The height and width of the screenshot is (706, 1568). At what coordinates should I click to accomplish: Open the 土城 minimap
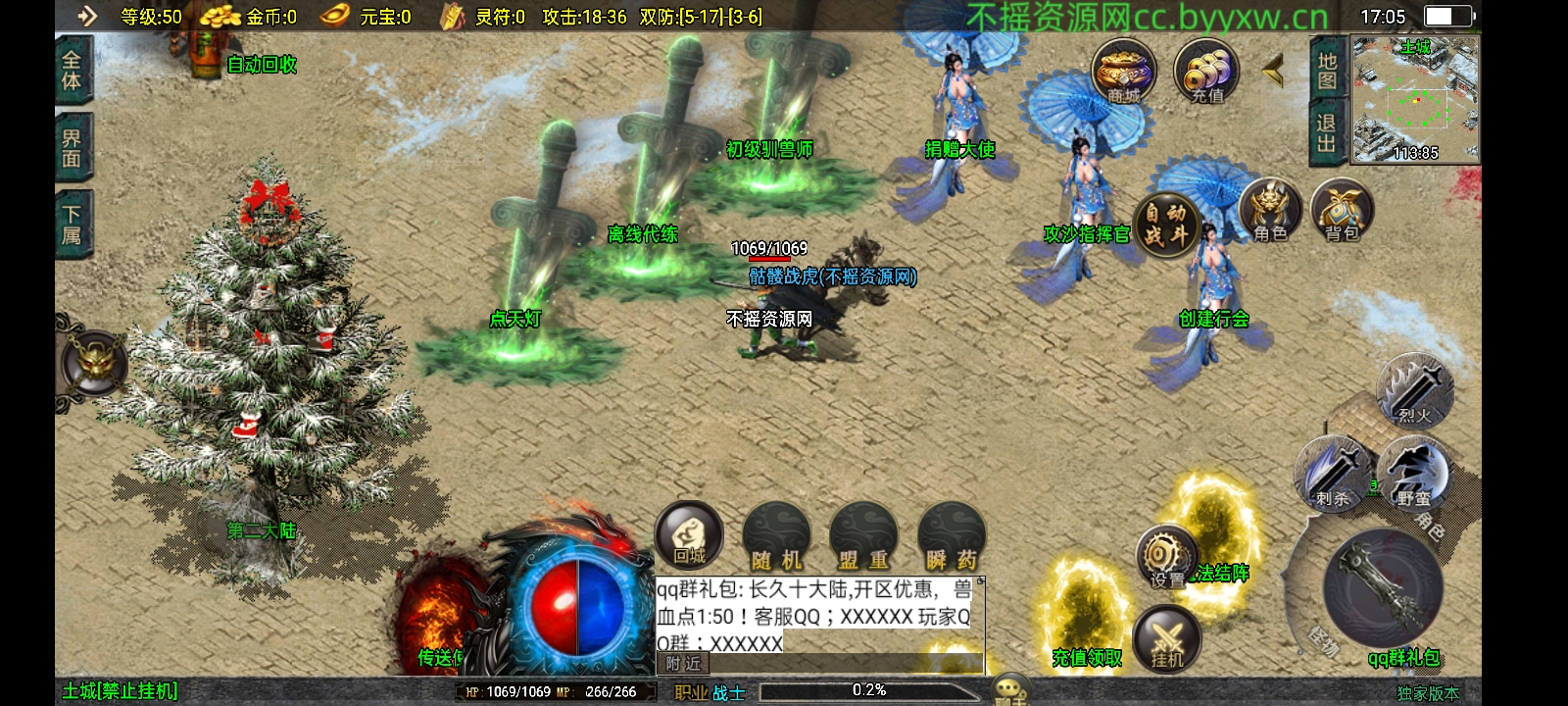1415,99
